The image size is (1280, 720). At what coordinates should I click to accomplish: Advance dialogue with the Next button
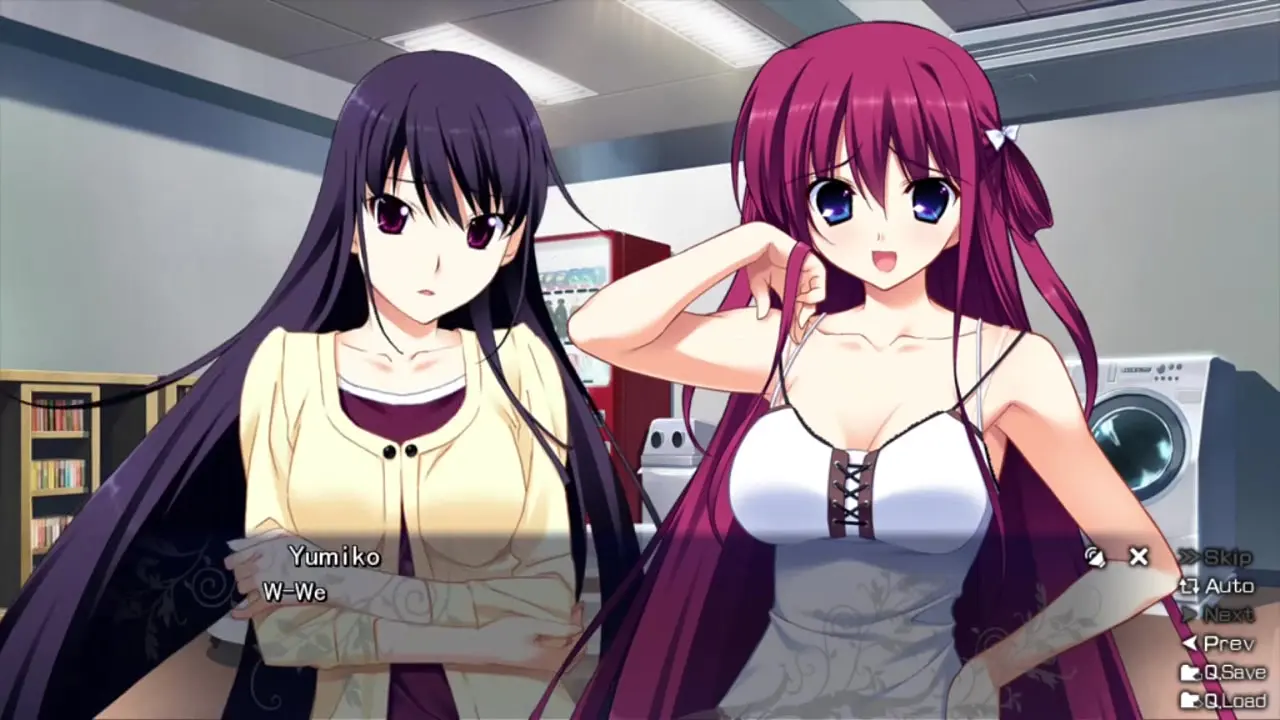pos(1217,614)
